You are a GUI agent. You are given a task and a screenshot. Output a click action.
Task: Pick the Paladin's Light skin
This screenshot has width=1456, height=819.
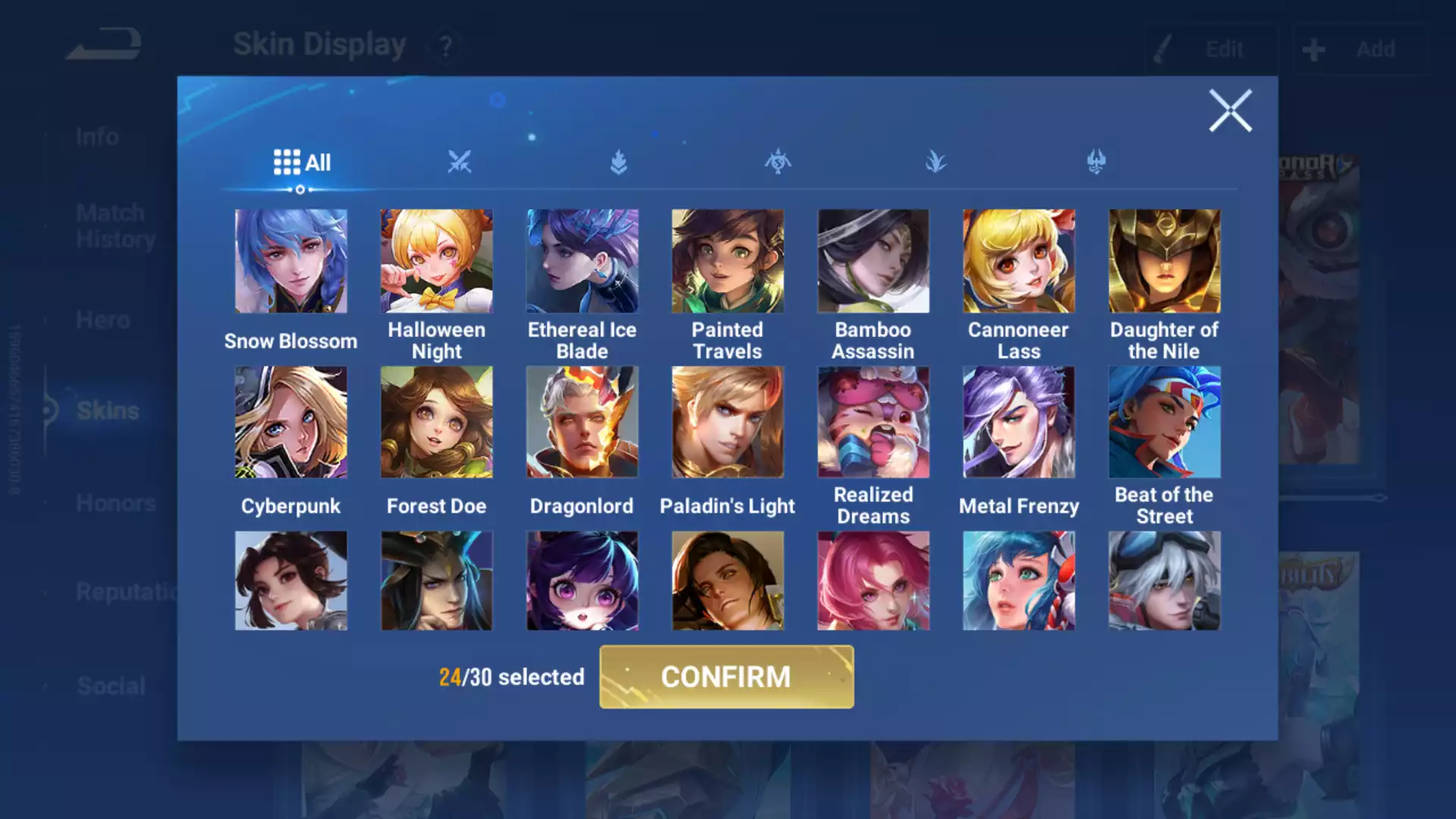point(728,422)
